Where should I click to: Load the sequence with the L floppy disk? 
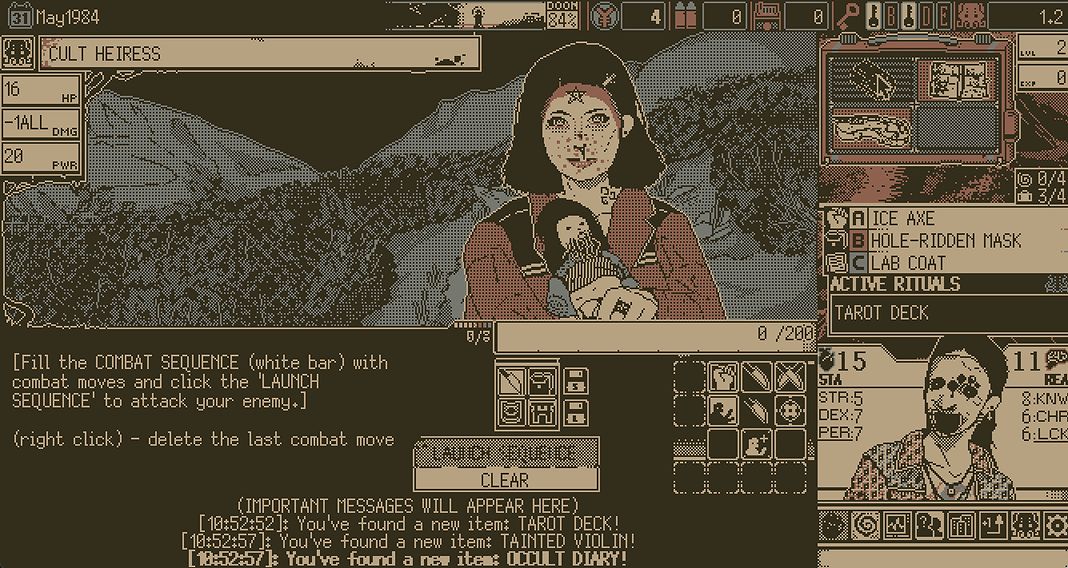coord(575,412)
